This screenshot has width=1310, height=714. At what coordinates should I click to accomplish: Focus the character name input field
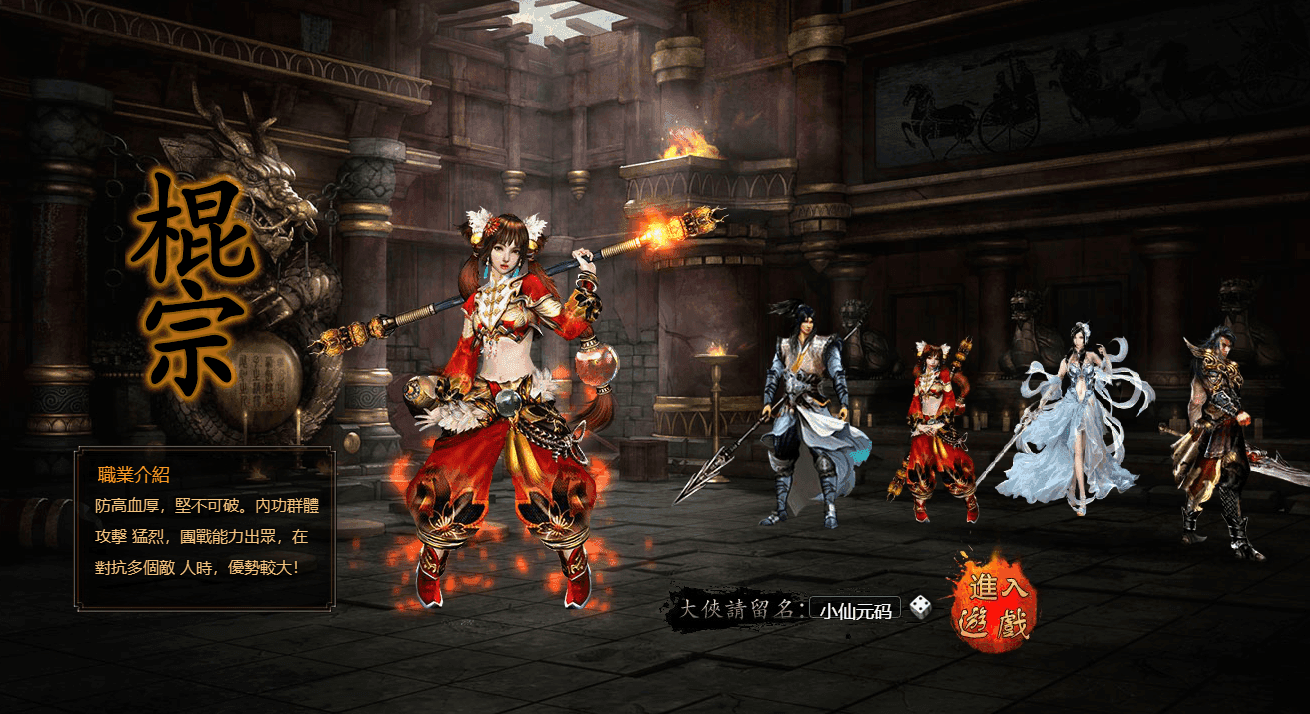[x=855, y=609]
